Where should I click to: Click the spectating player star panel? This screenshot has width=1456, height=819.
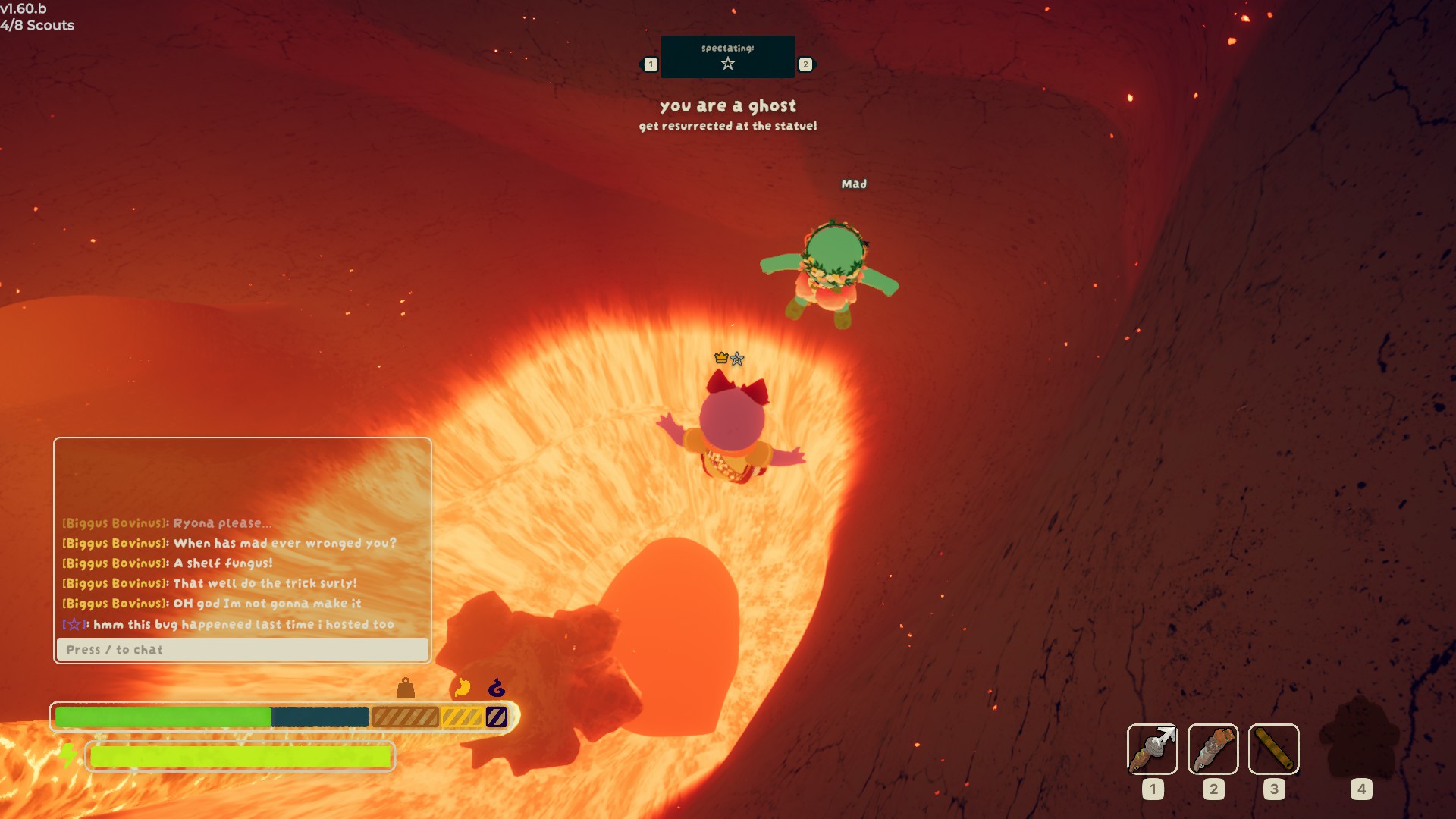[x=727, y=57]
